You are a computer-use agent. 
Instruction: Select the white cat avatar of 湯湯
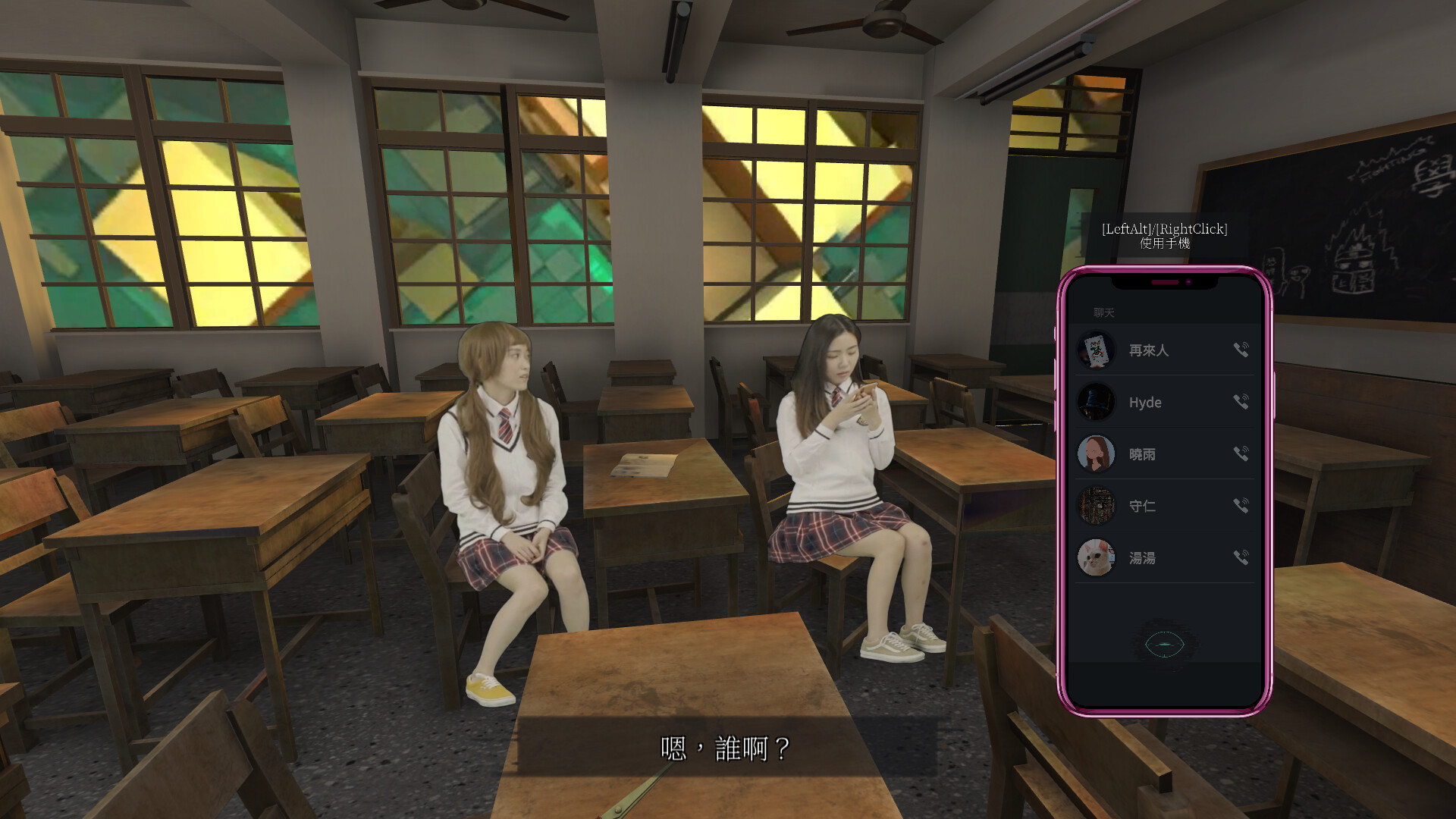1096,557
